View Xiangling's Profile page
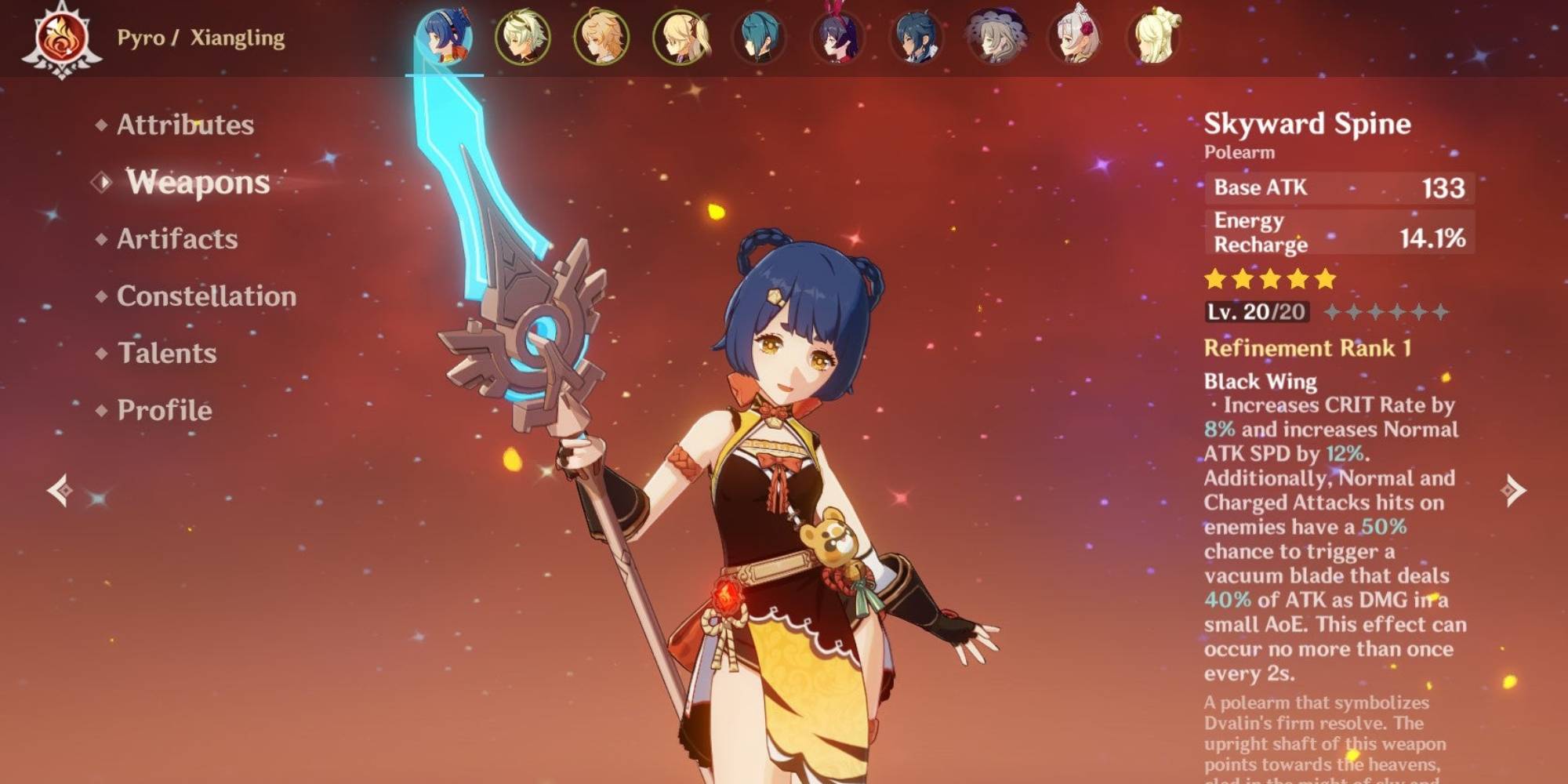Viewport: 1568px width, 784px height. click(165, 410)
